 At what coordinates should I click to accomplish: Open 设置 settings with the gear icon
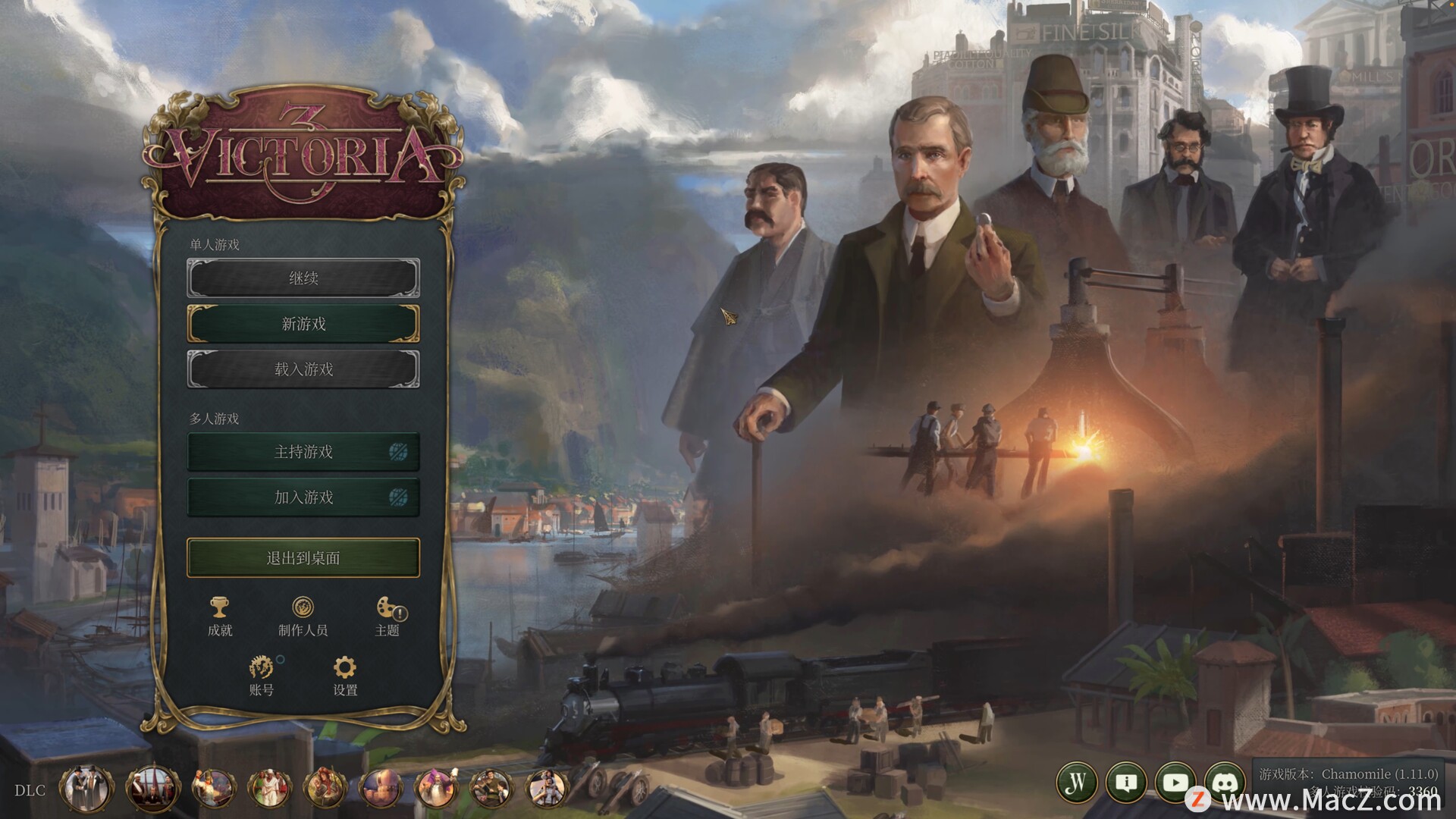(345, 675)
